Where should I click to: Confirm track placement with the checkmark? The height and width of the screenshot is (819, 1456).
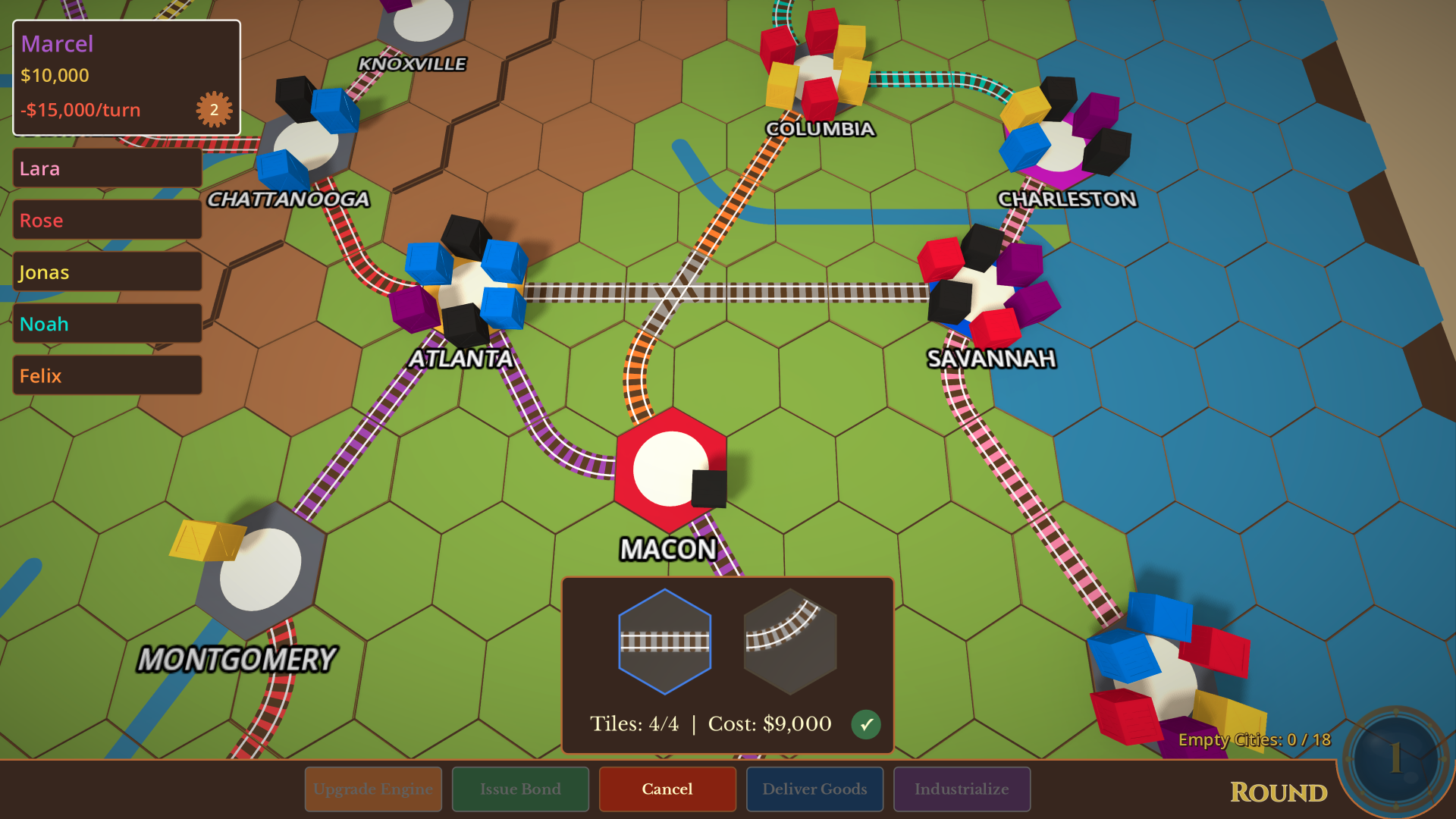pos(868,724)
